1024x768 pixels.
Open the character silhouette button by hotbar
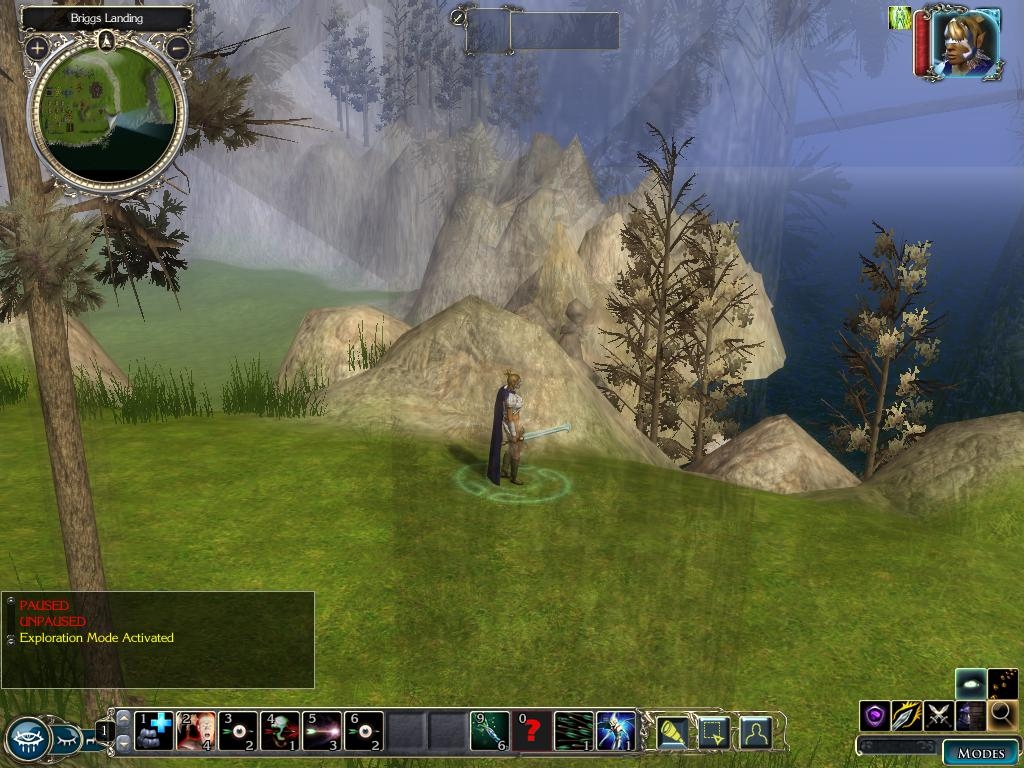[755, 733]
